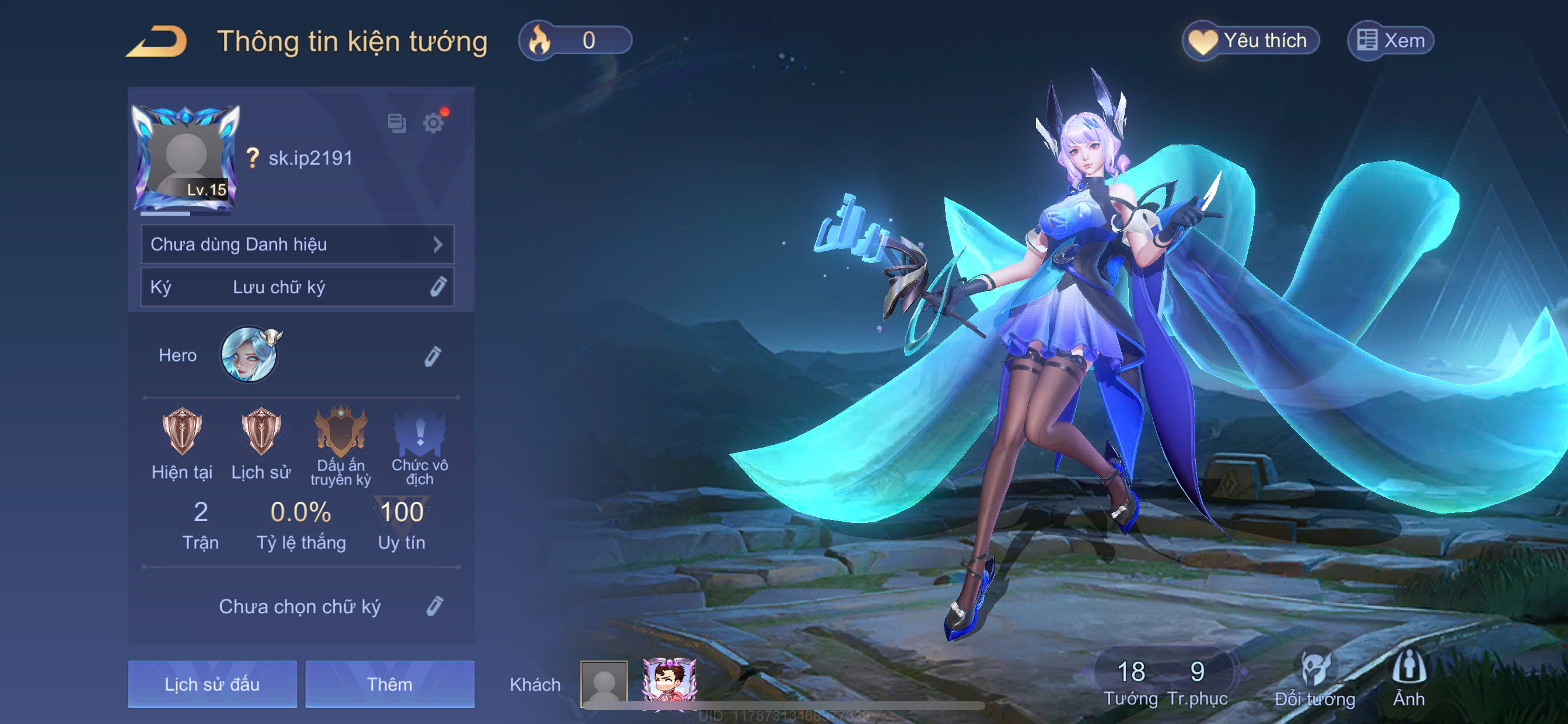The width and height of the screenshot is (1568, 724).
Task: Edit the Chưa chọn chữ ký entry
Action: 434,606
